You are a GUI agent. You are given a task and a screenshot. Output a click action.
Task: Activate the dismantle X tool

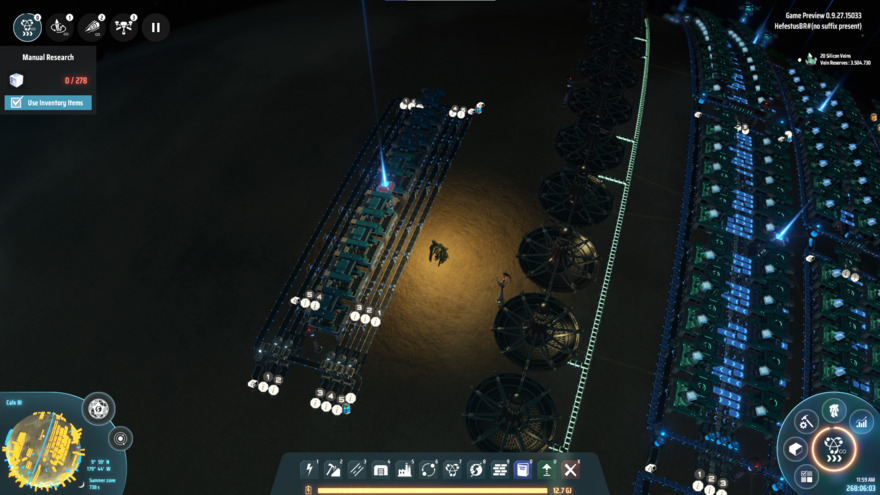click(x=571, y=469)
